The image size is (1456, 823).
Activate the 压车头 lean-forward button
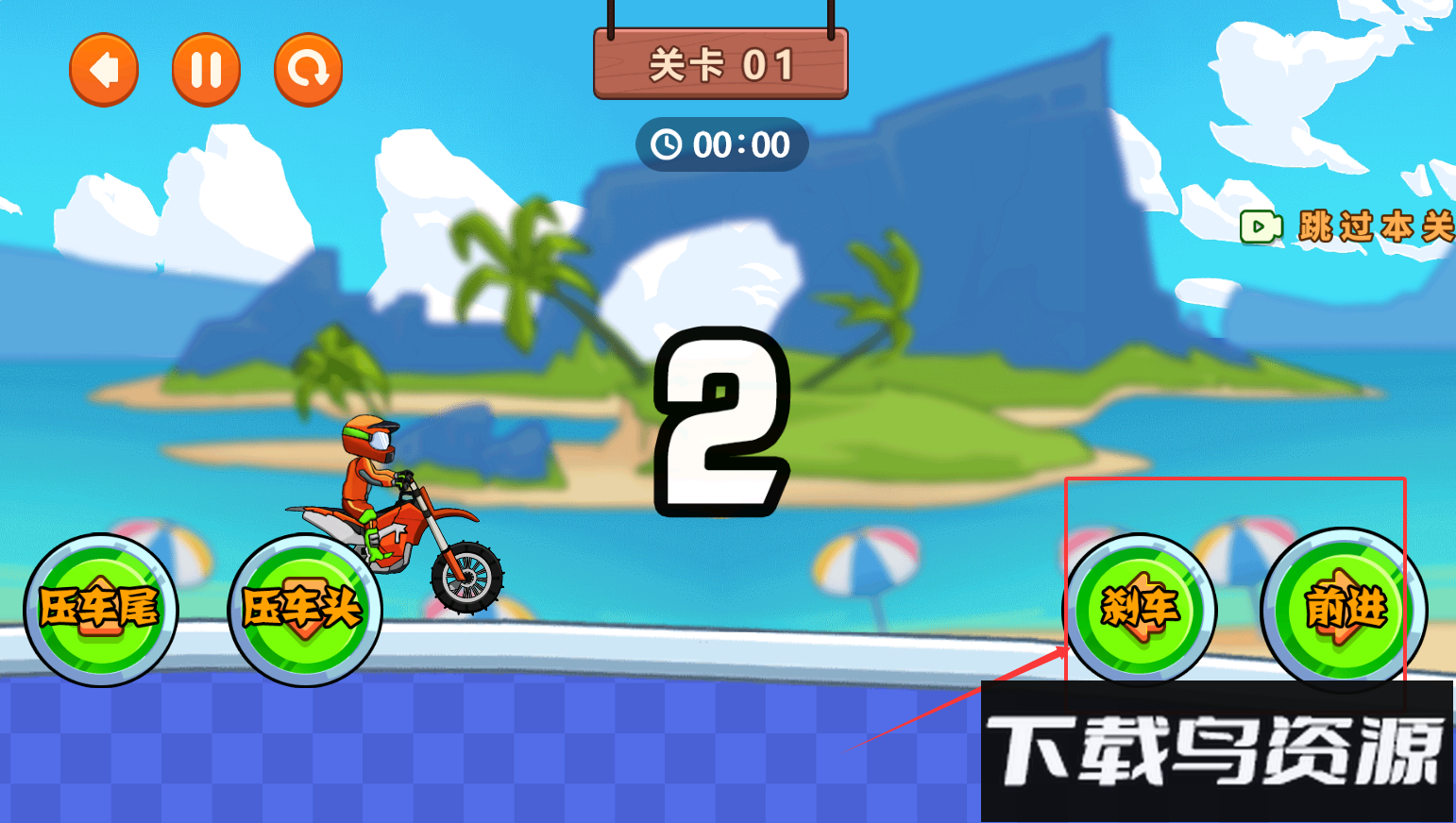pos(304,610)
